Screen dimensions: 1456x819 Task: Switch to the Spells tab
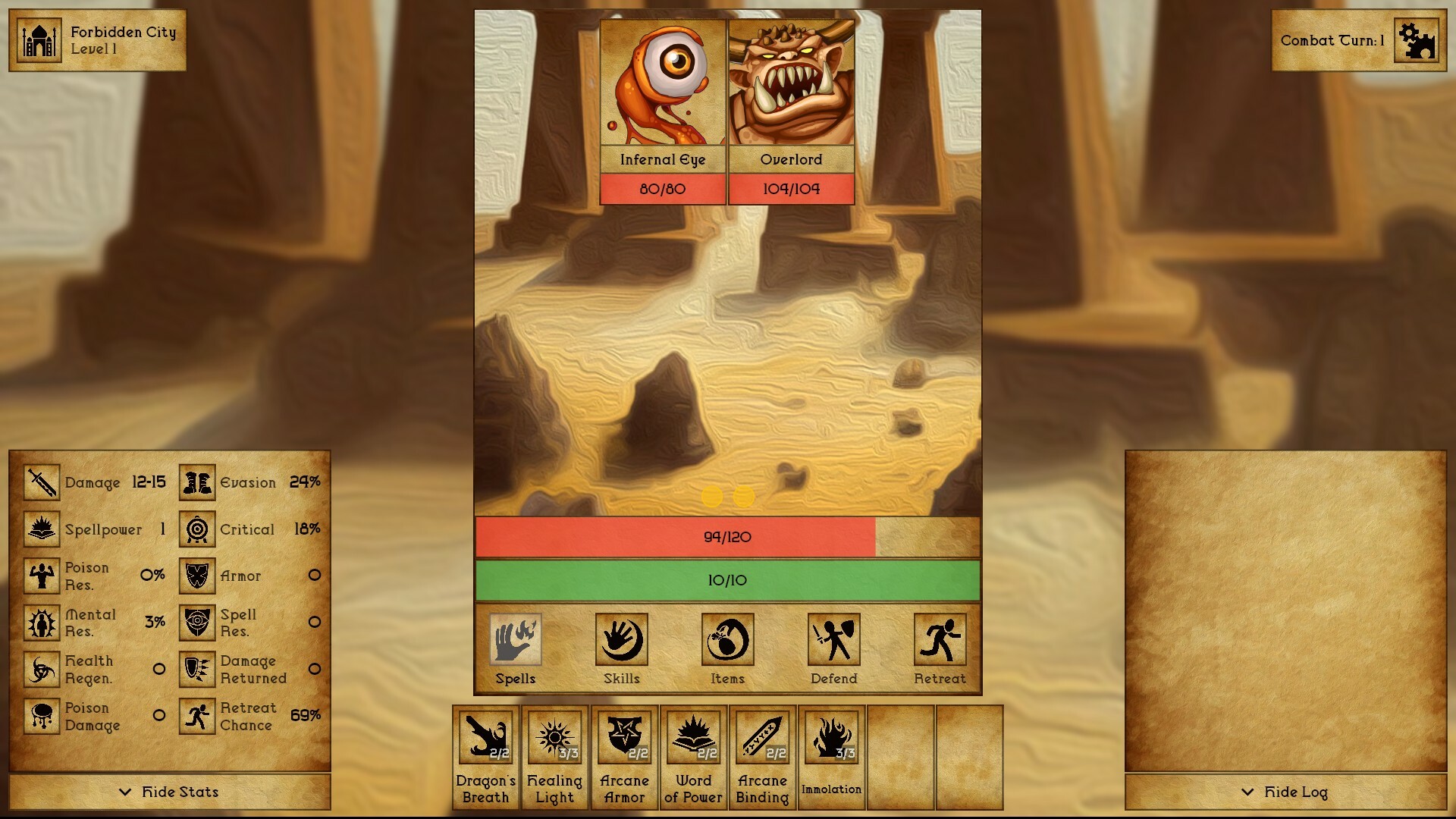515,641
